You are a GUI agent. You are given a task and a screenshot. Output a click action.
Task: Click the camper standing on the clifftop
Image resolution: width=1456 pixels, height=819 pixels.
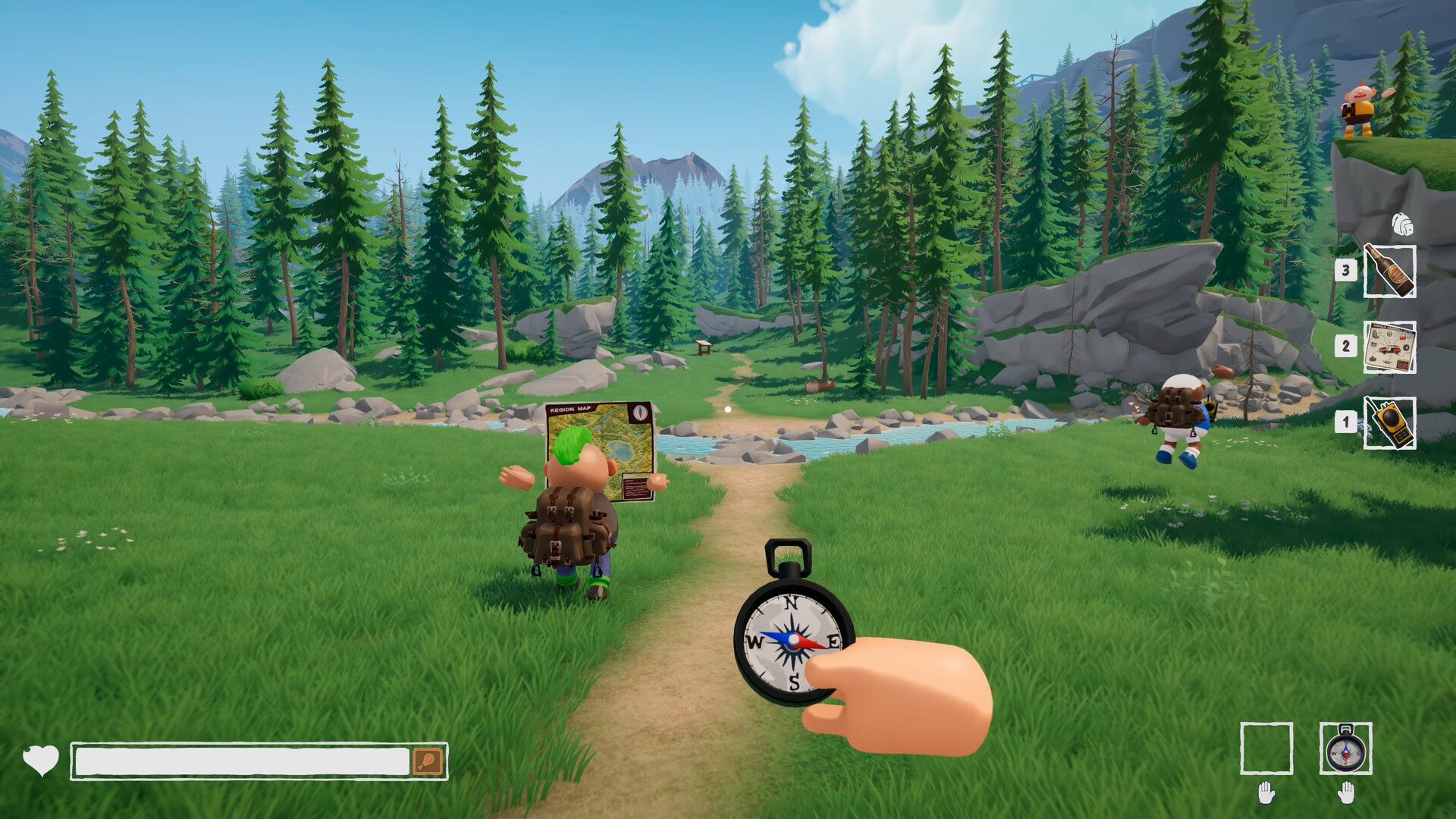click(1361, 106)
